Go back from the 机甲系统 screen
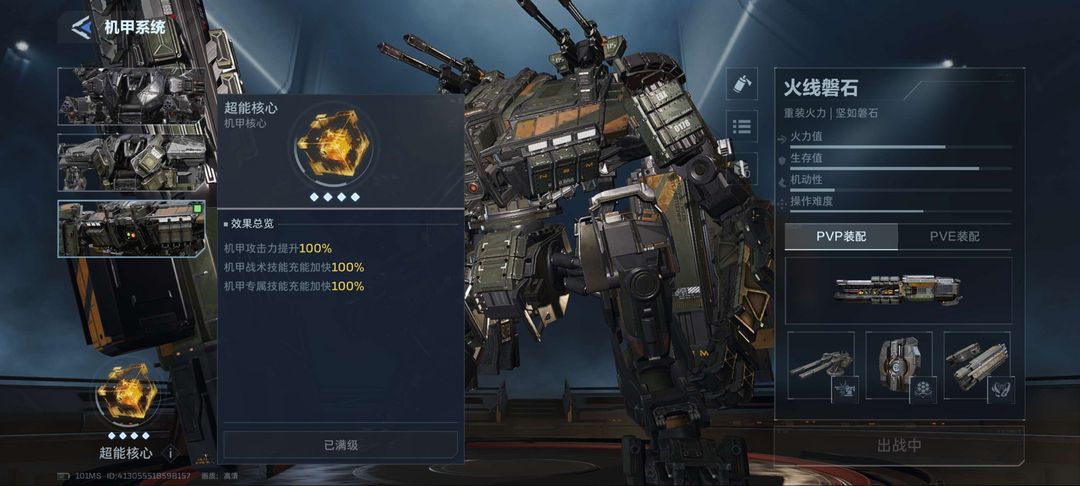Screen dimensions: 1080x486 (x=80, y=27)
